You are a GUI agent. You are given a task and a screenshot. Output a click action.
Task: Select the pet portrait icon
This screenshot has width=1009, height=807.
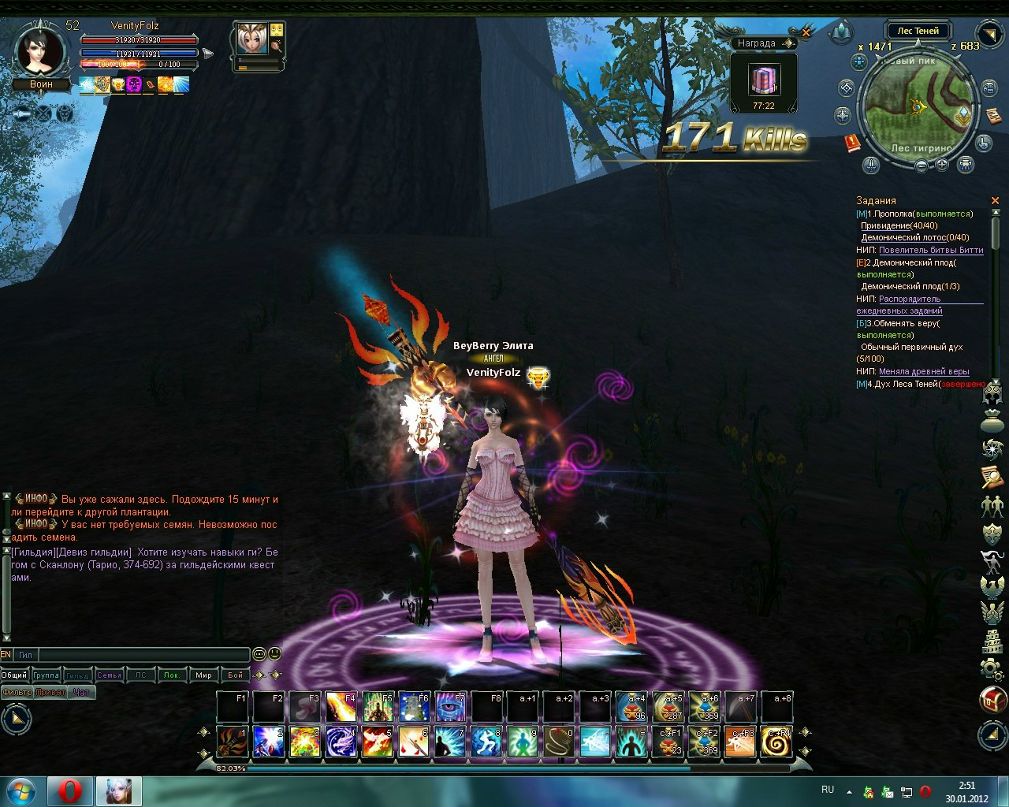tap(248, 39)
